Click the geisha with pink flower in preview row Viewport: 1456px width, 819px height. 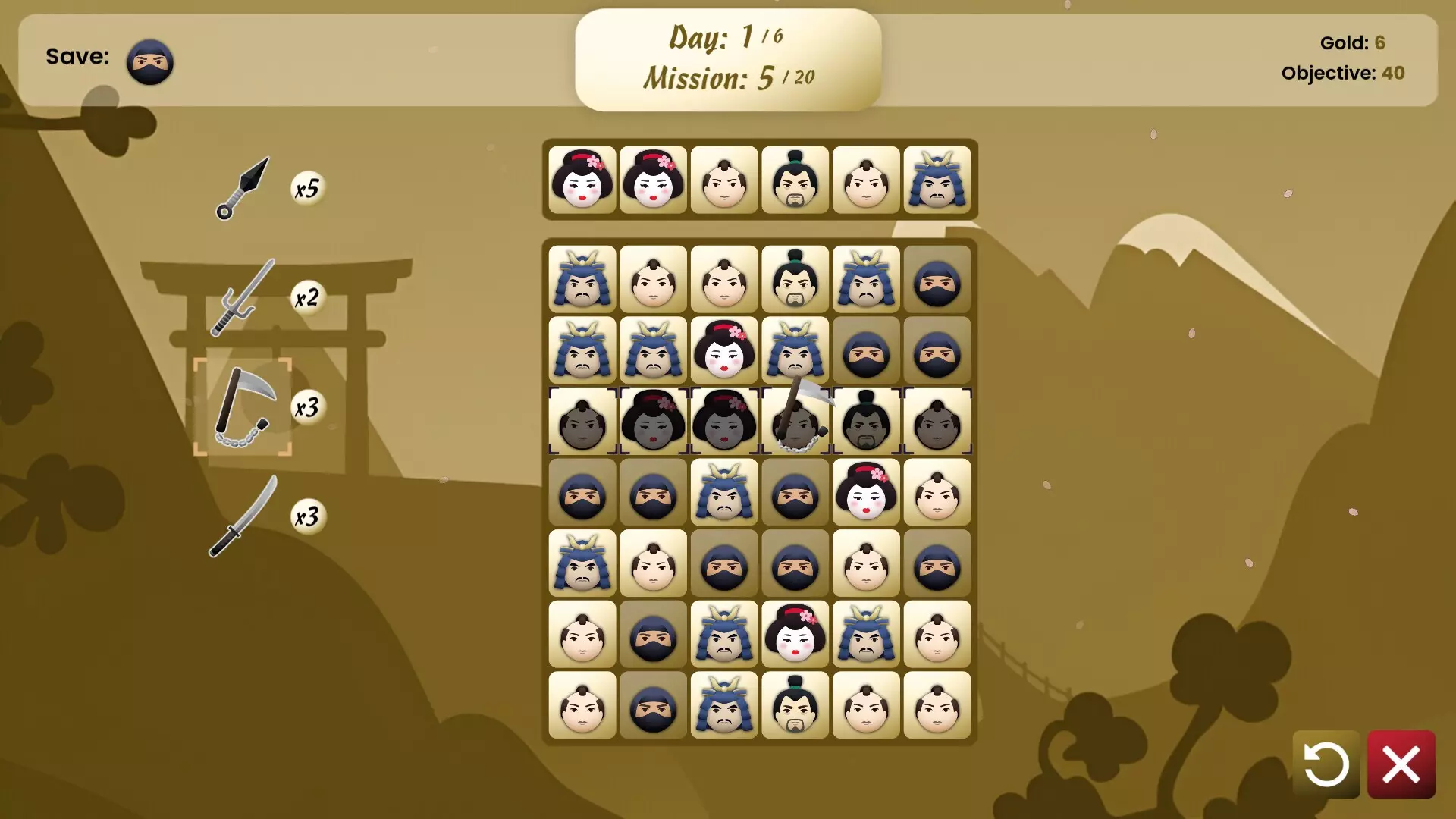point(582,180)
